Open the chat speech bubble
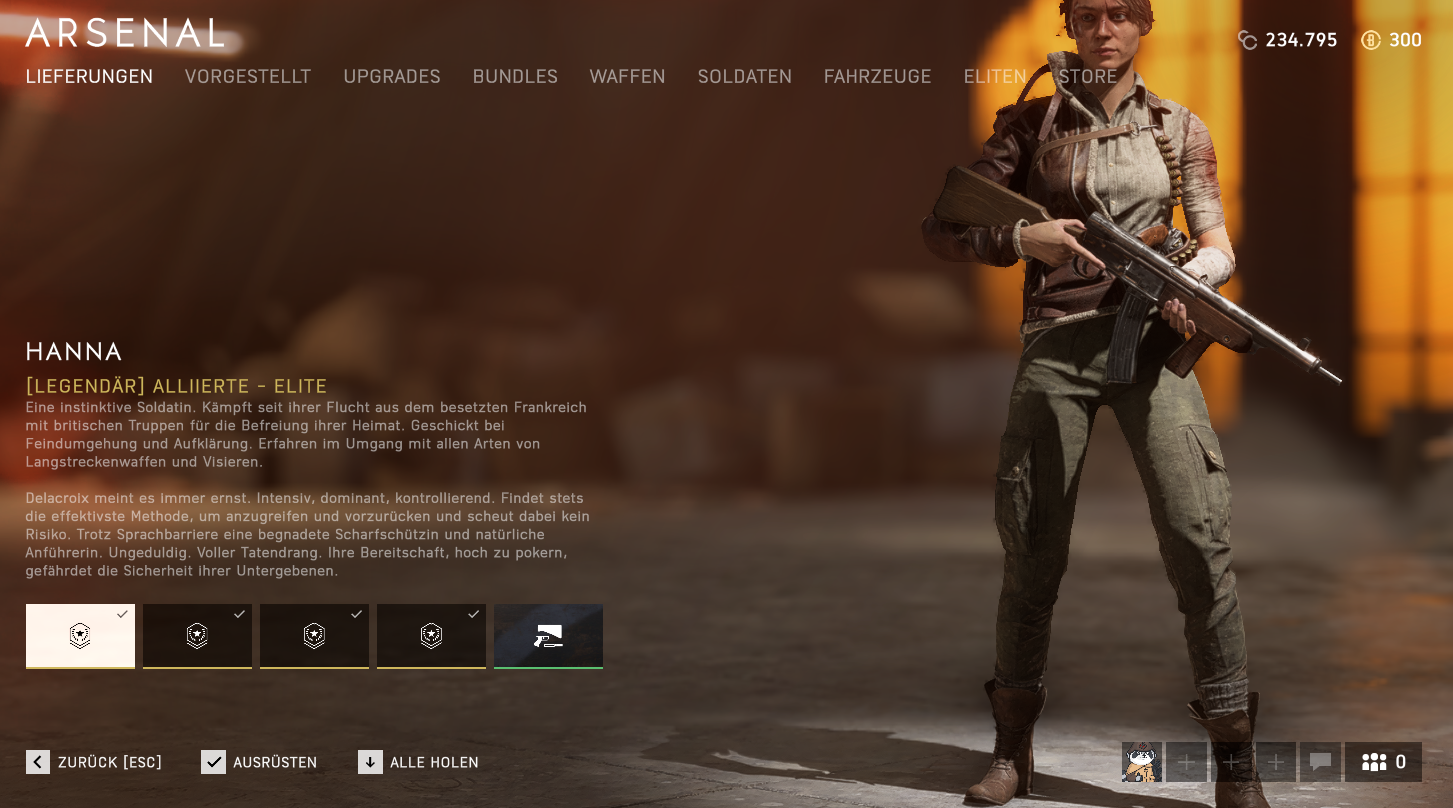The height and width of the screenshot is (808, 1453). (1320, 762)
